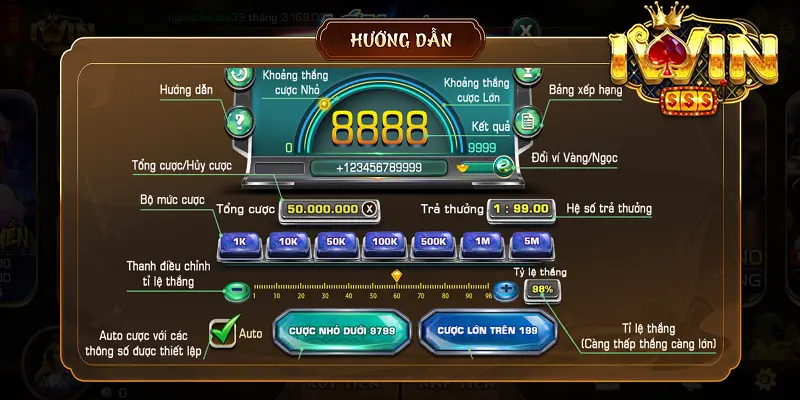Viewport: 800px width, 400px height.
Task: Pick the 50K bet chip
Action: (x=335, y=243)
